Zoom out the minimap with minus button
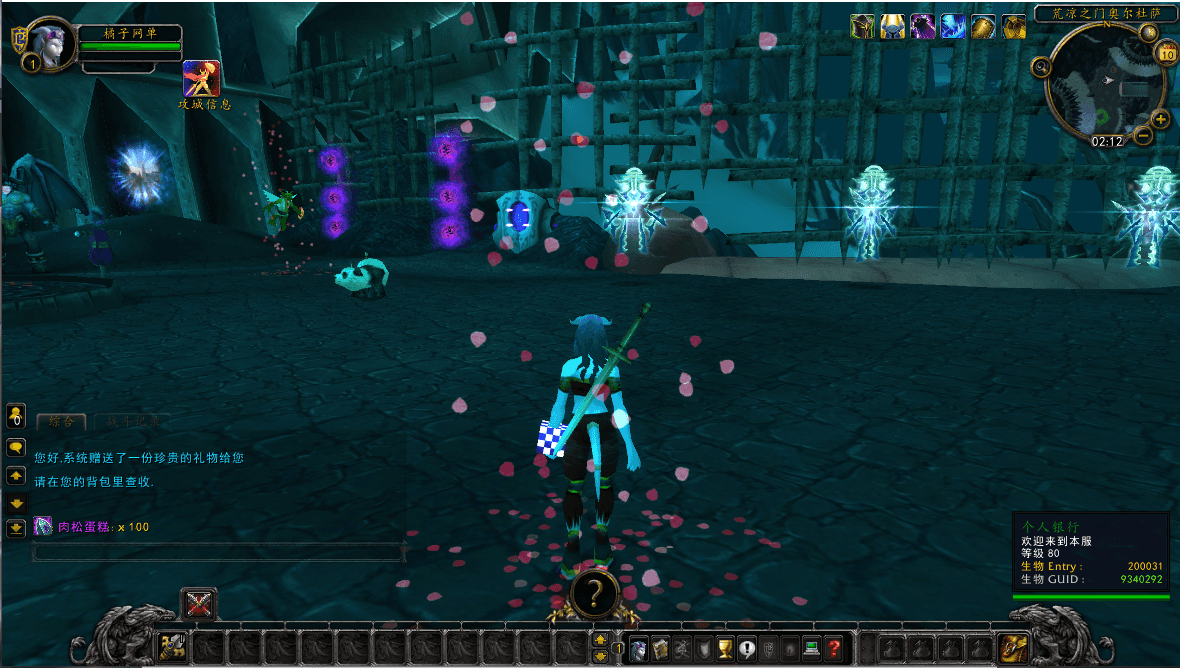Image resolution: width=1180 pixels, height=668 pixels. (1143, 135)
